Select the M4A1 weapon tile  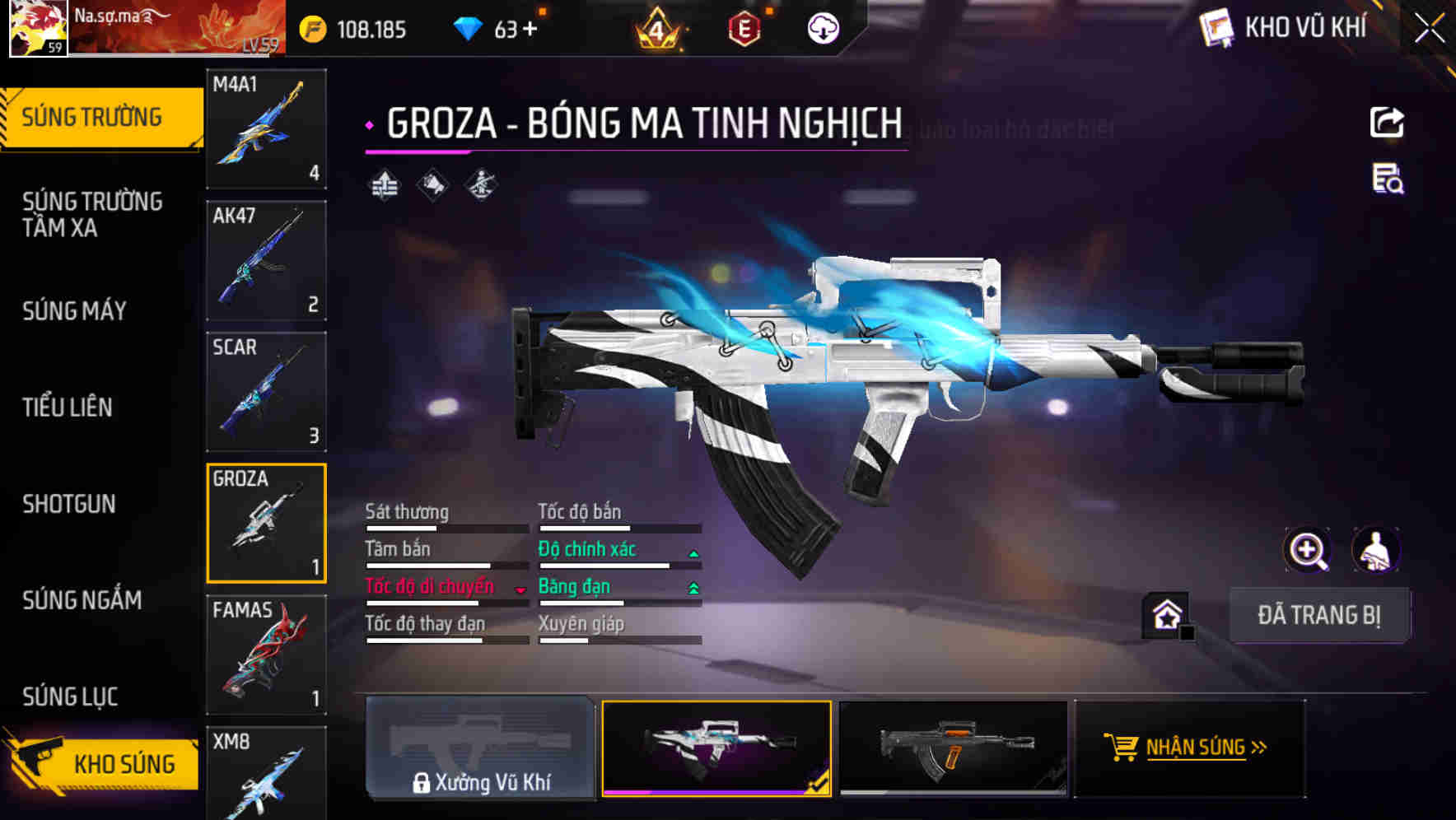click(266, 128)
